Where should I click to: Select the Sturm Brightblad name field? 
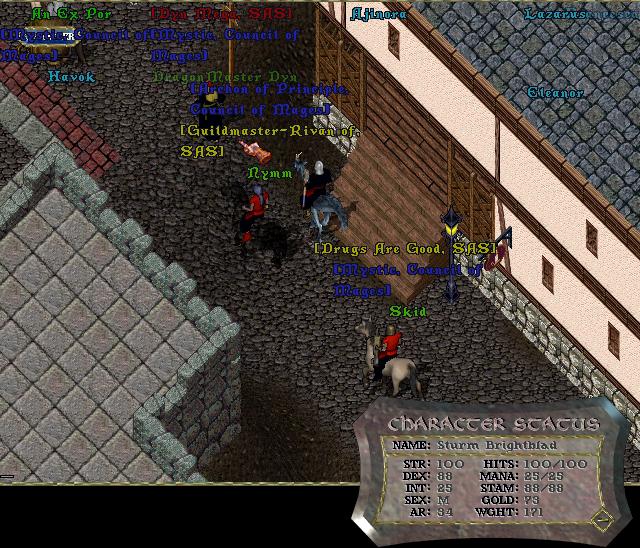pyautogui.click(x=484, y=444)
